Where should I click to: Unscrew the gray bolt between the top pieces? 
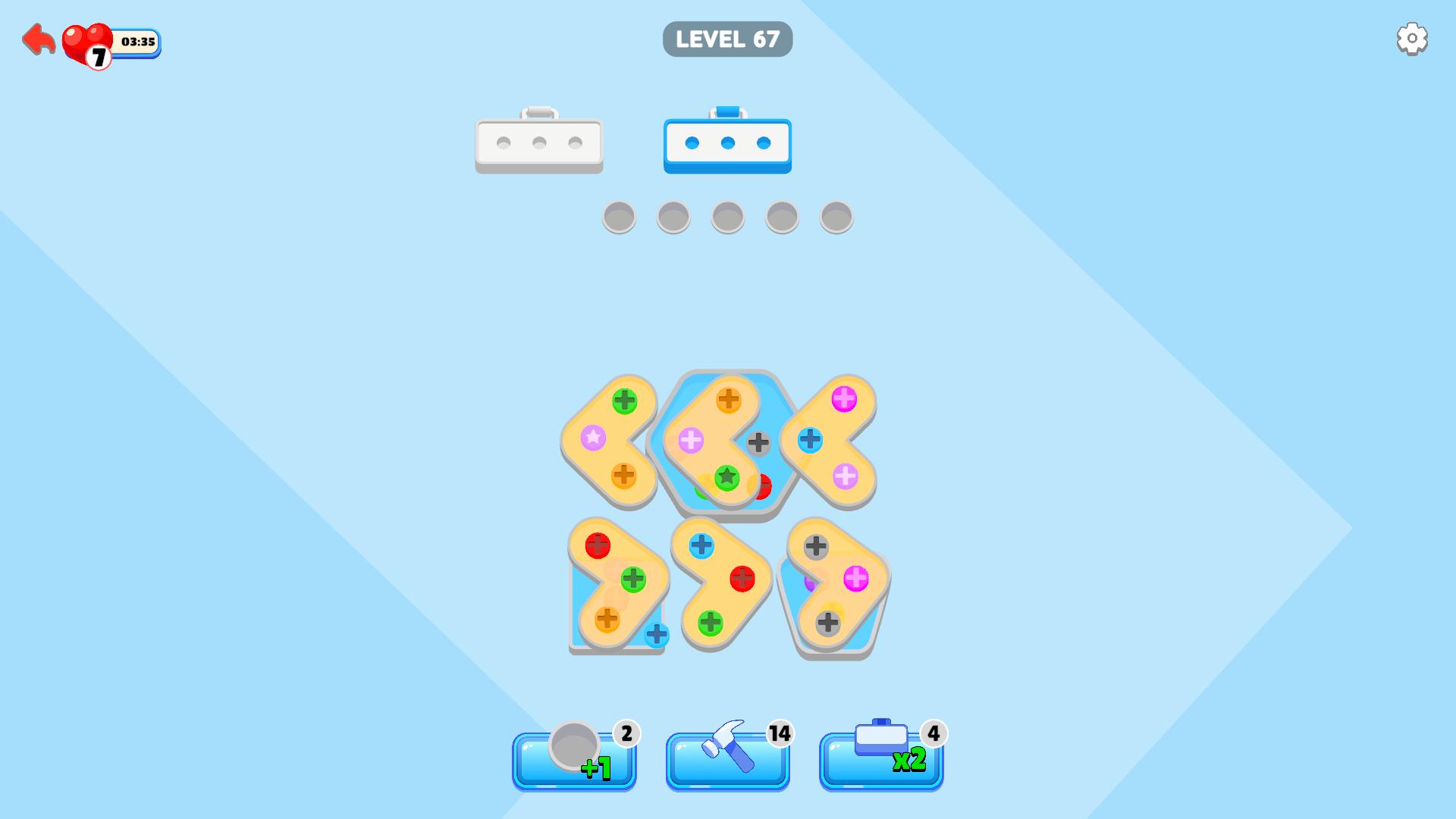[x=758, y=442]
